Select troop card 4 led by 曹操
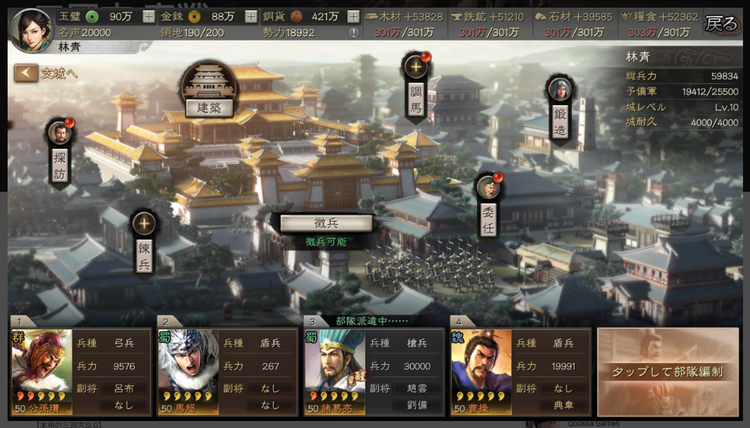The width and height of the screenshot is (750, 428). pos(520,372)
